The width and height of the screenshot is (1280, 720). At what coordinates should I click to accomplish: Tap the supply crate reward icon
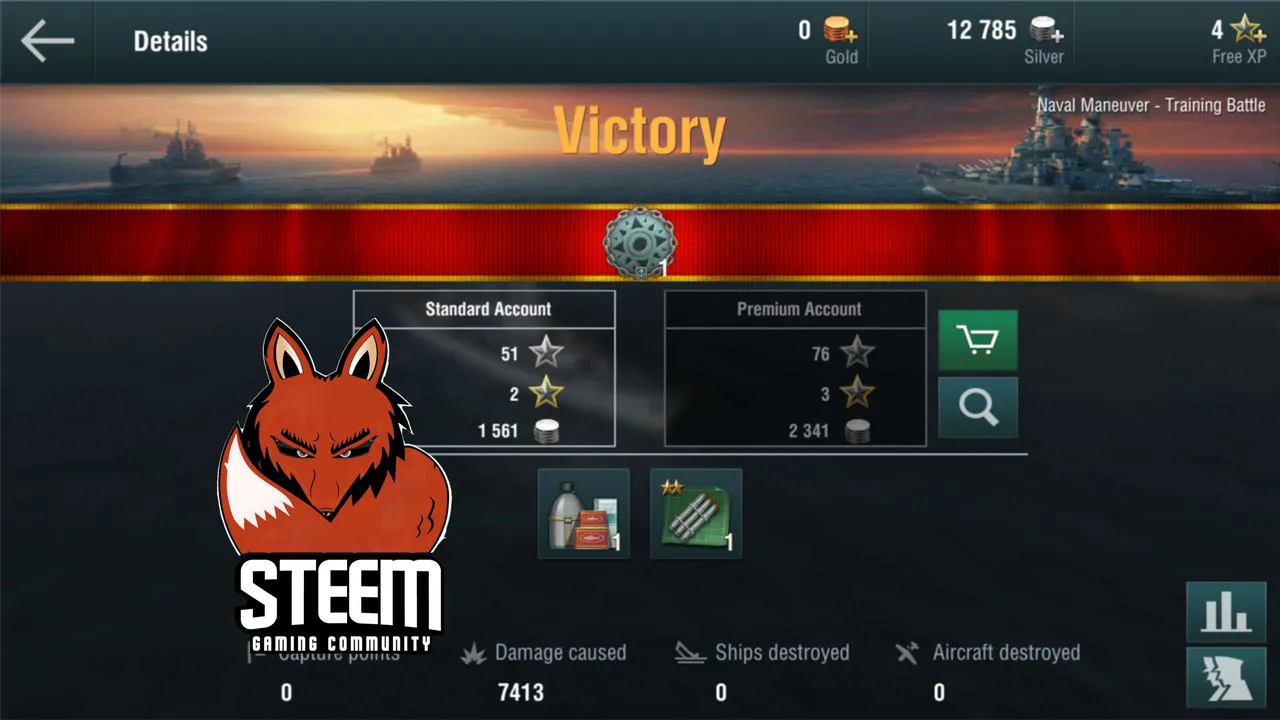584,513
